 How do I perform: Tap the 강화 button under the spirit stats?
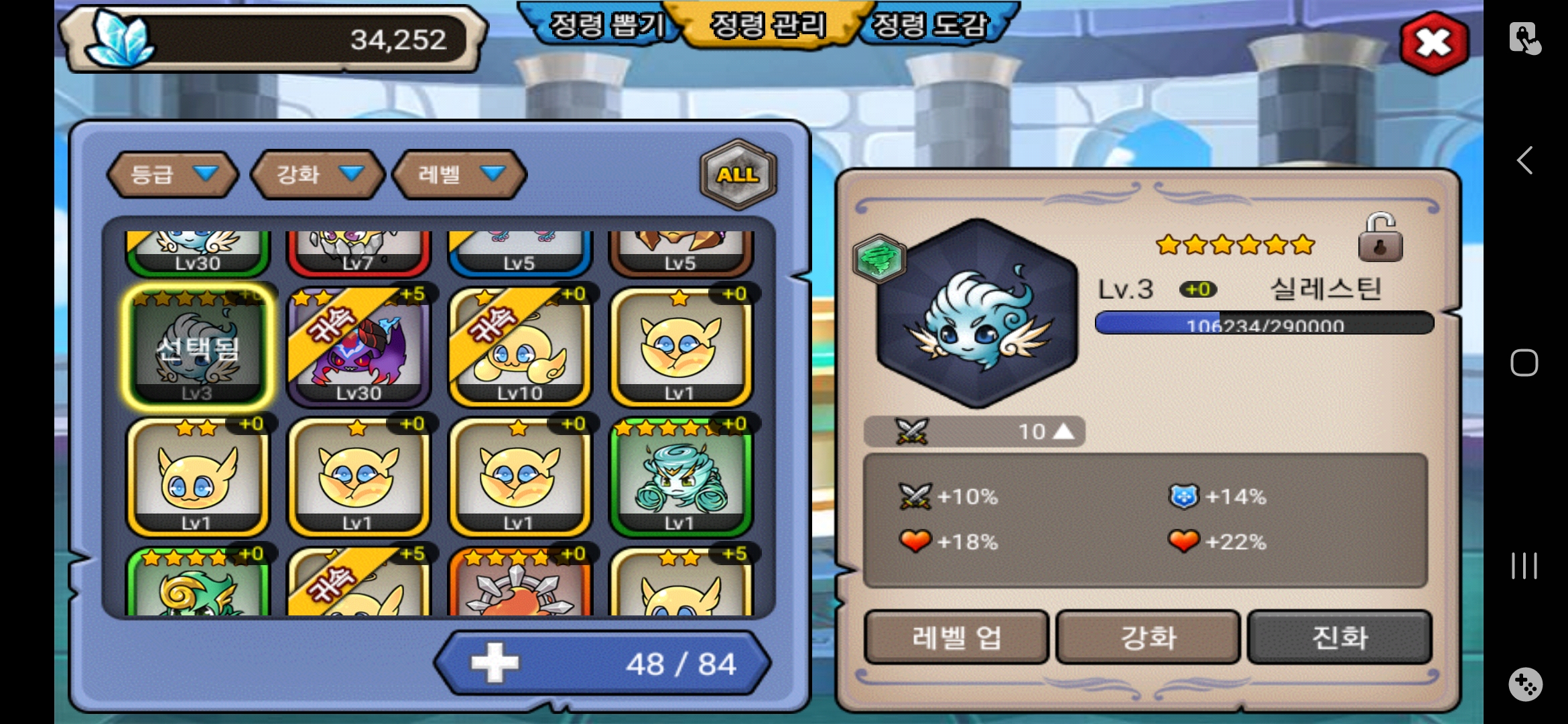pos(1148,637)
